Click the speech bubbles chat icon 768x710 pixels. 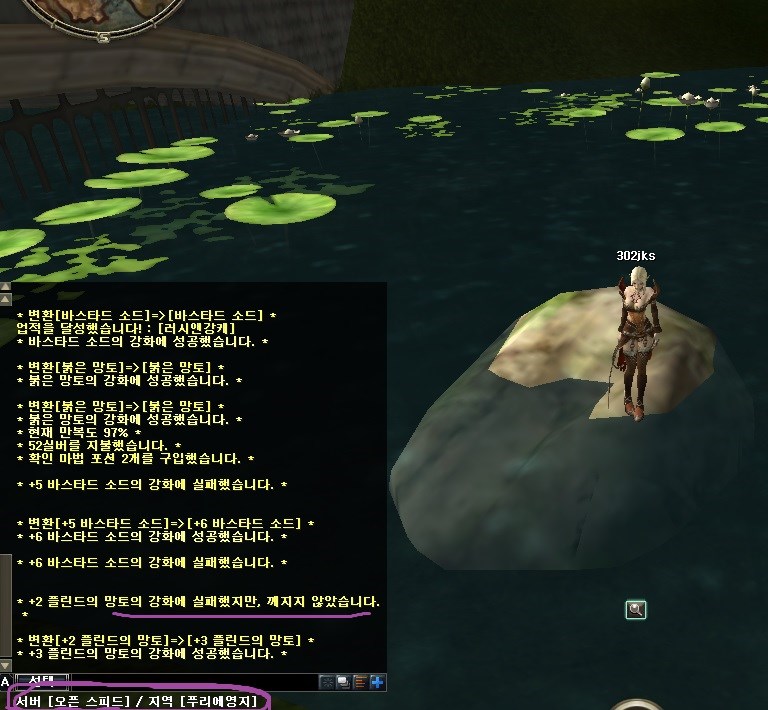(343, 682)
